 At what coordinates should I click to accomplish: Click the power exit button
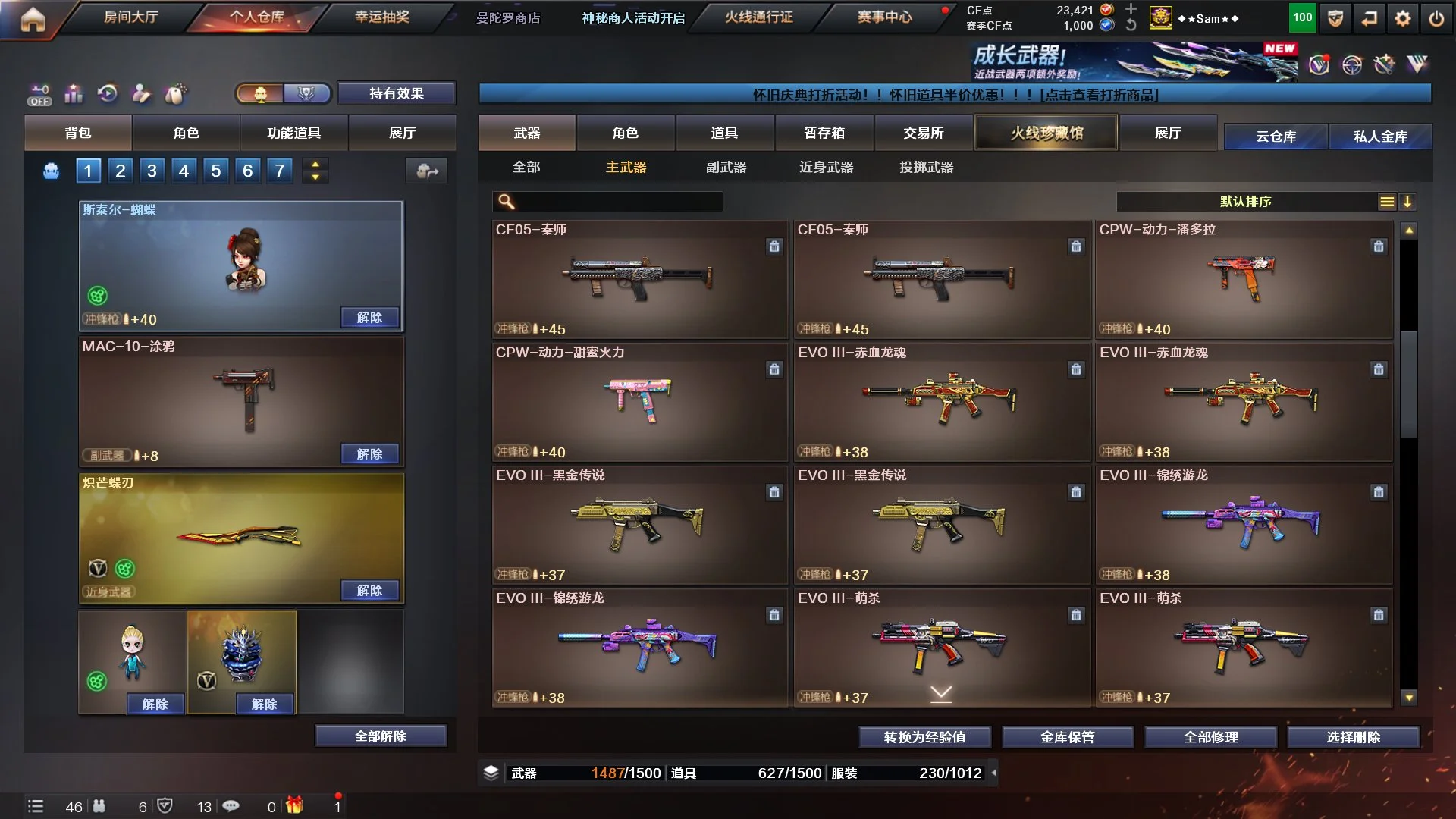(x=1436, y=18)
